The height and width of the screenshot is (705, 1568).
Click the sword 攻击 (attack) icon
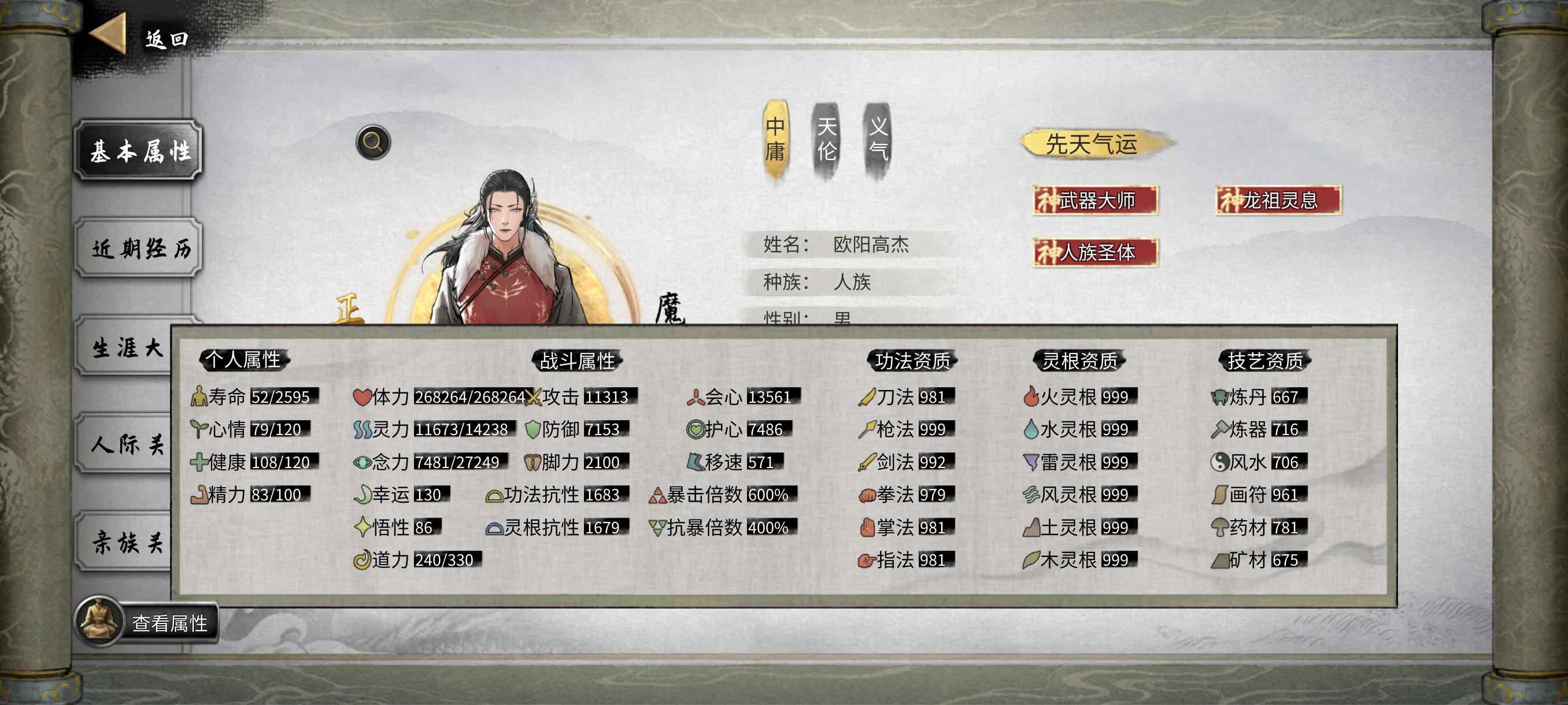click(532, 396)
